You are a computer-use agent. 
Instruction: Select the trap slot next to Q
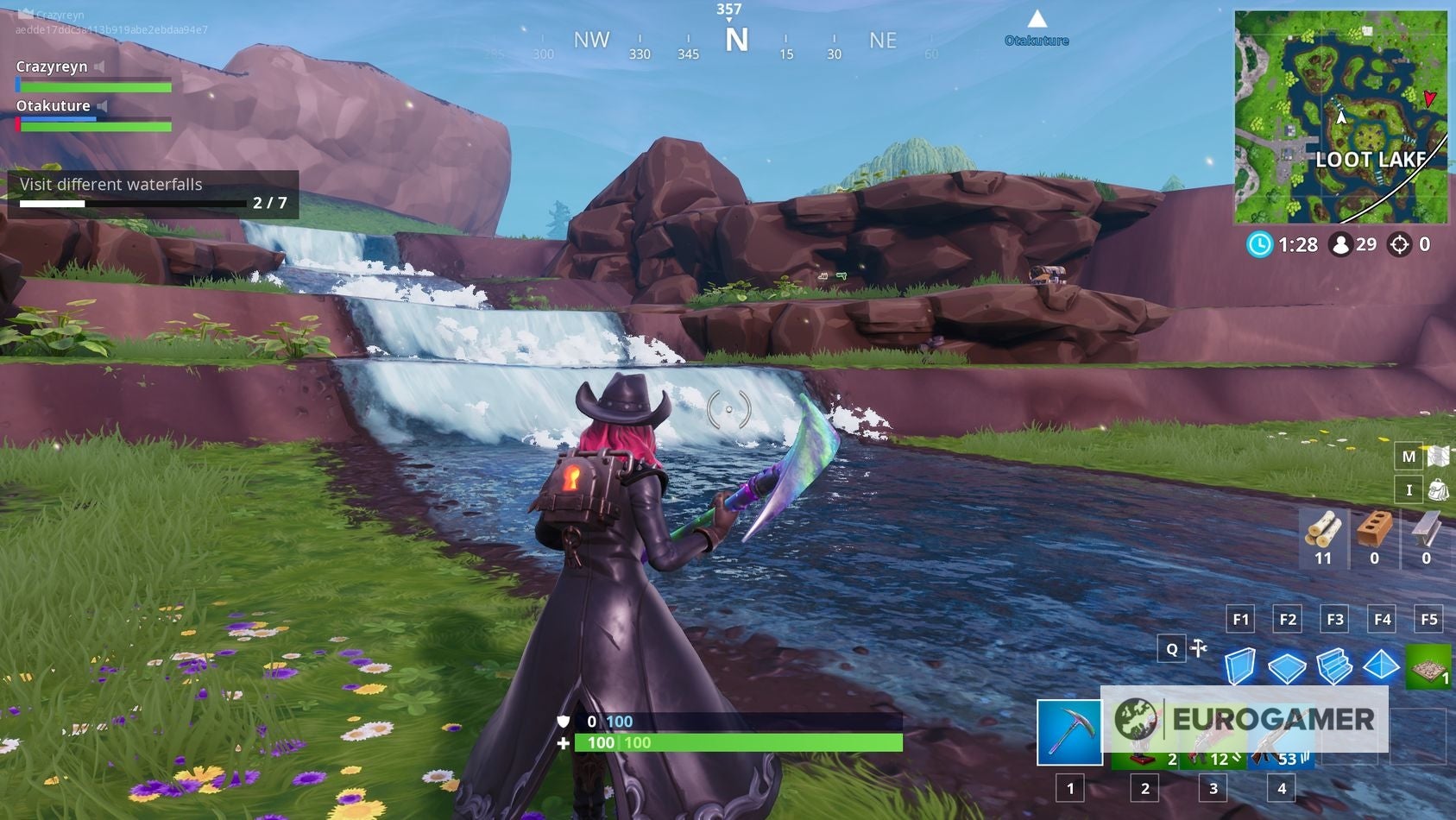[1200, 648]
